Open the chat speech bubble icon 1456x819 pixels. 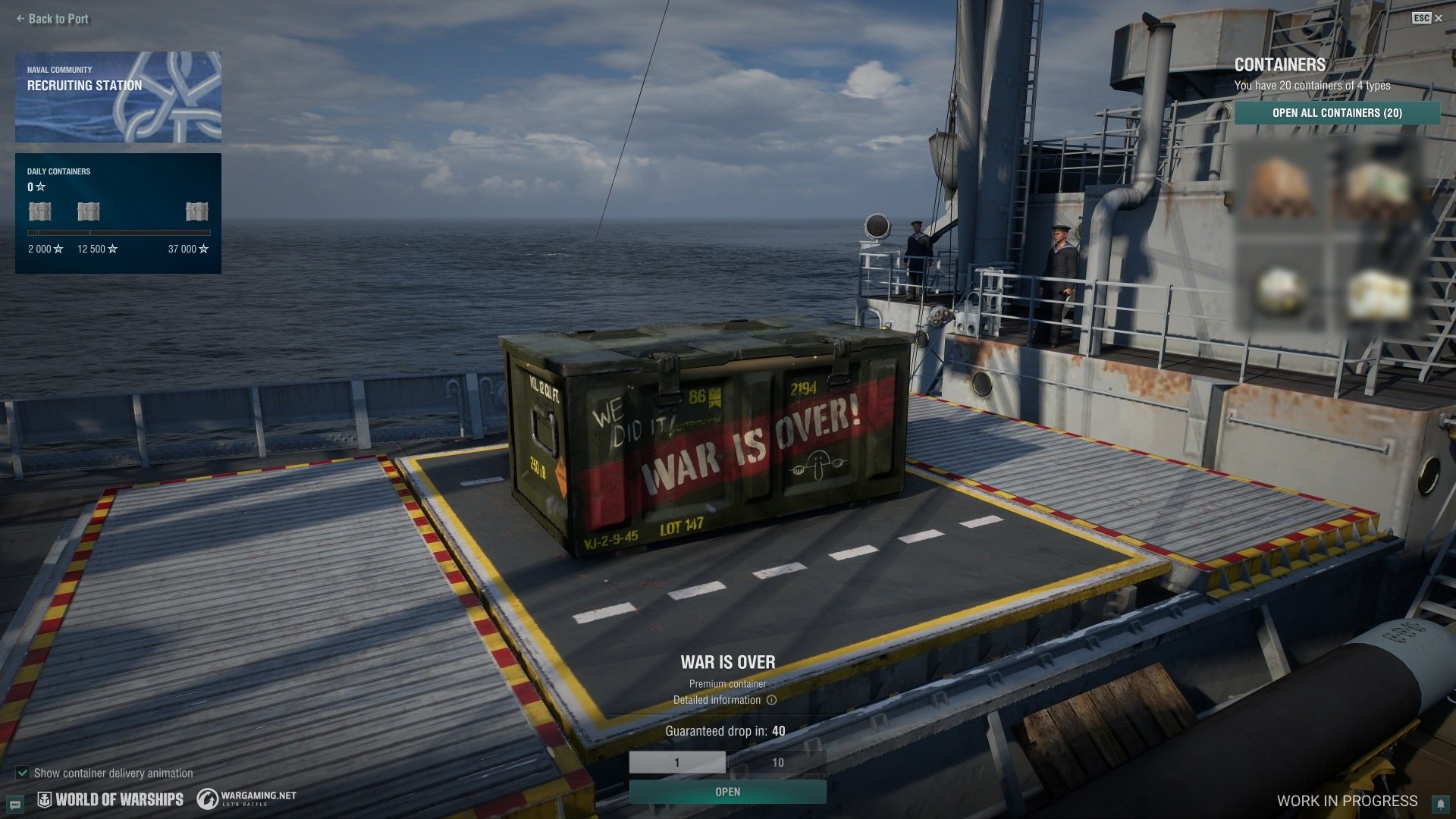(14, 804)
